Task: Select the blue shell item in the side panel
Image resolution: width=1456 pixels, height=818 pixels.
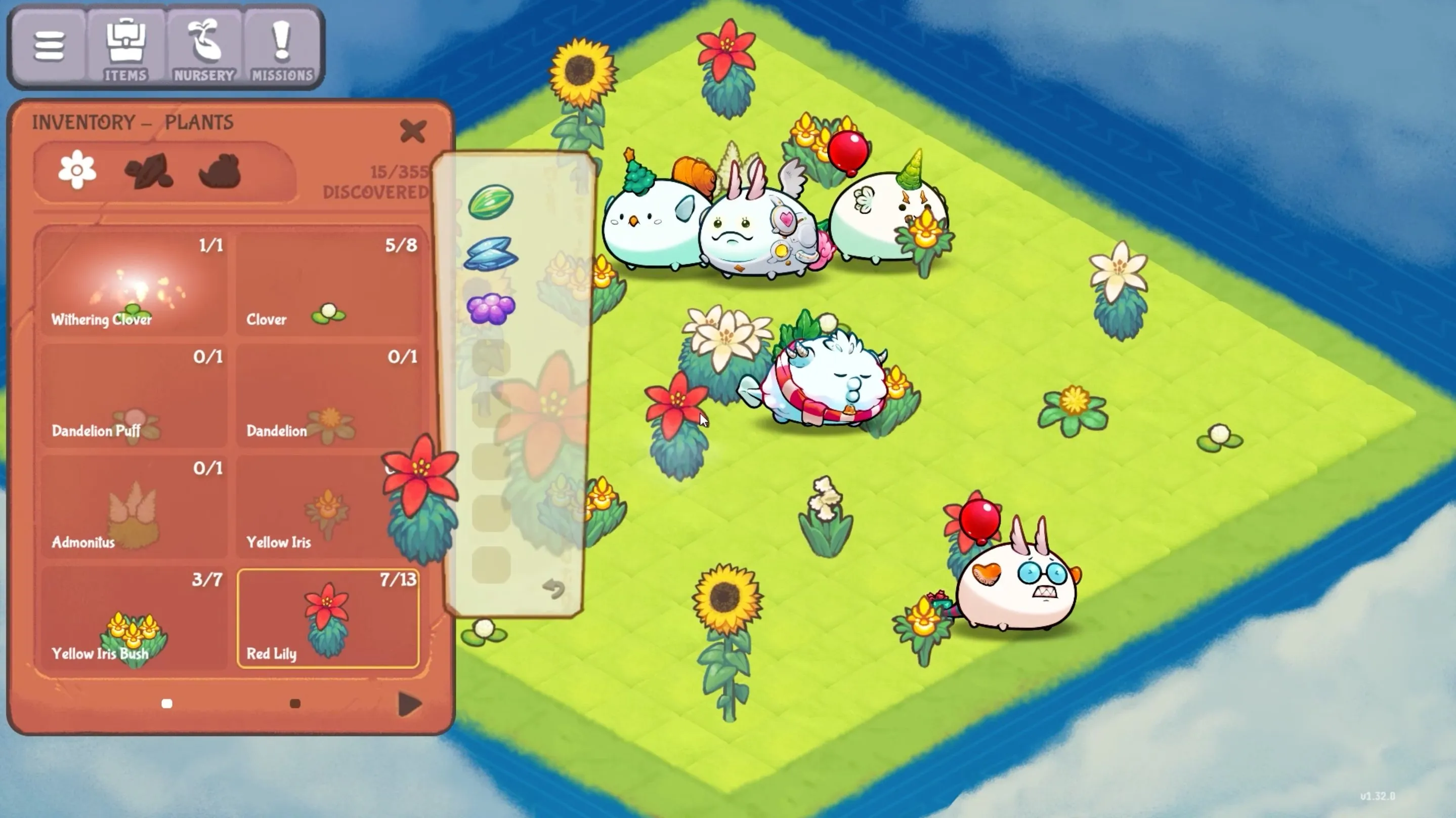Action: point(491,255)
